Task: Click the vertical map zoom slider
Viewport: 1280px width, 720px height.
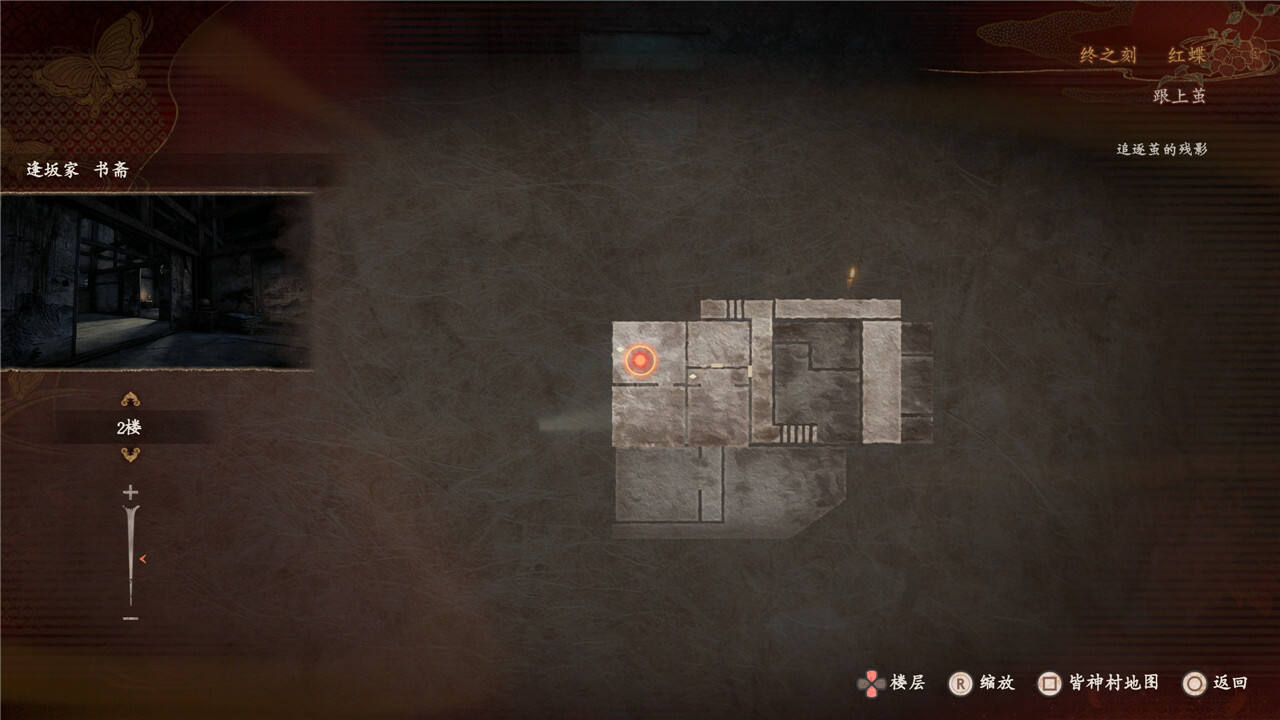Action: (130, 556)
